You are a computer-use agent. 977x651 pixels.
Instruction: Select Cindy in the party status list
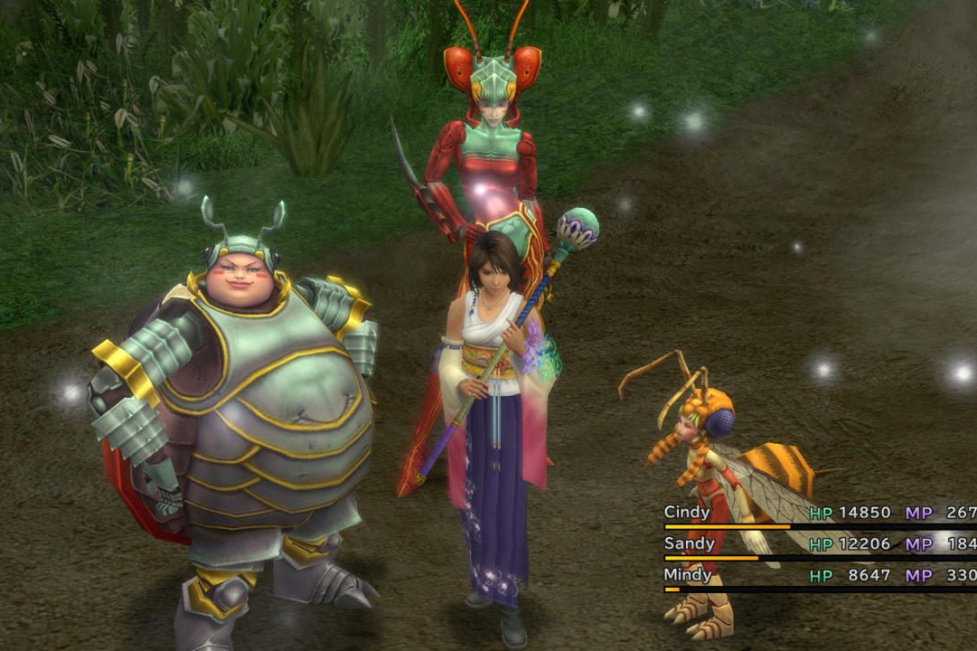tap(687, 512)
